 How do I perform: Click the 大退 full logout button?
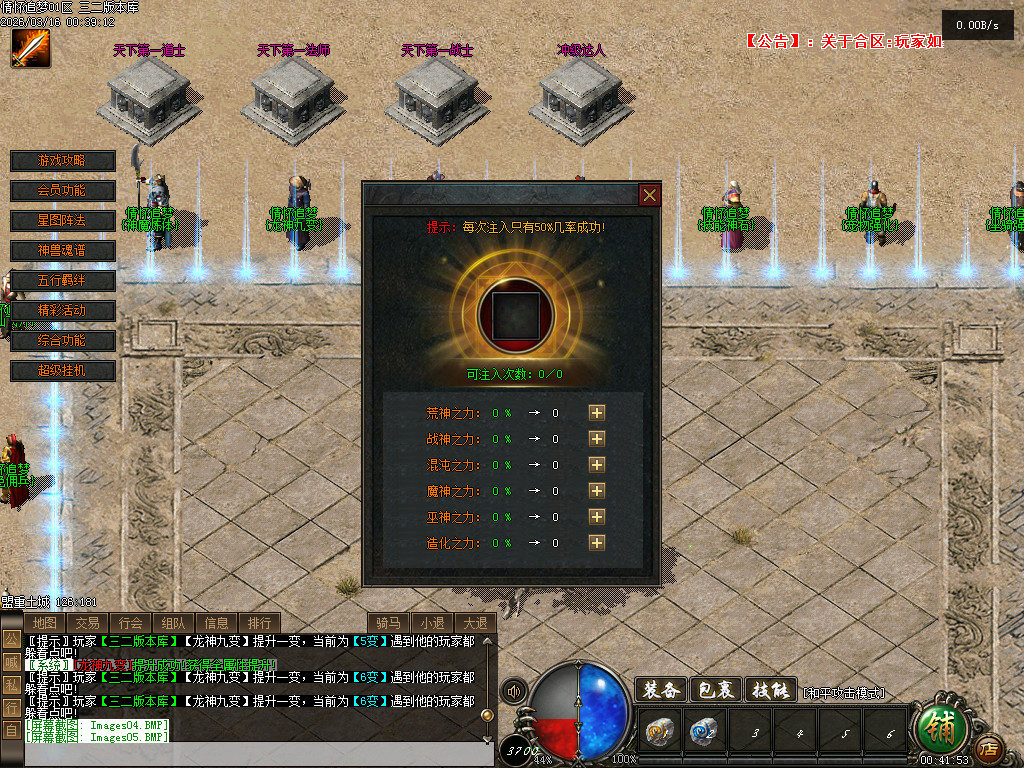(475, 623)
